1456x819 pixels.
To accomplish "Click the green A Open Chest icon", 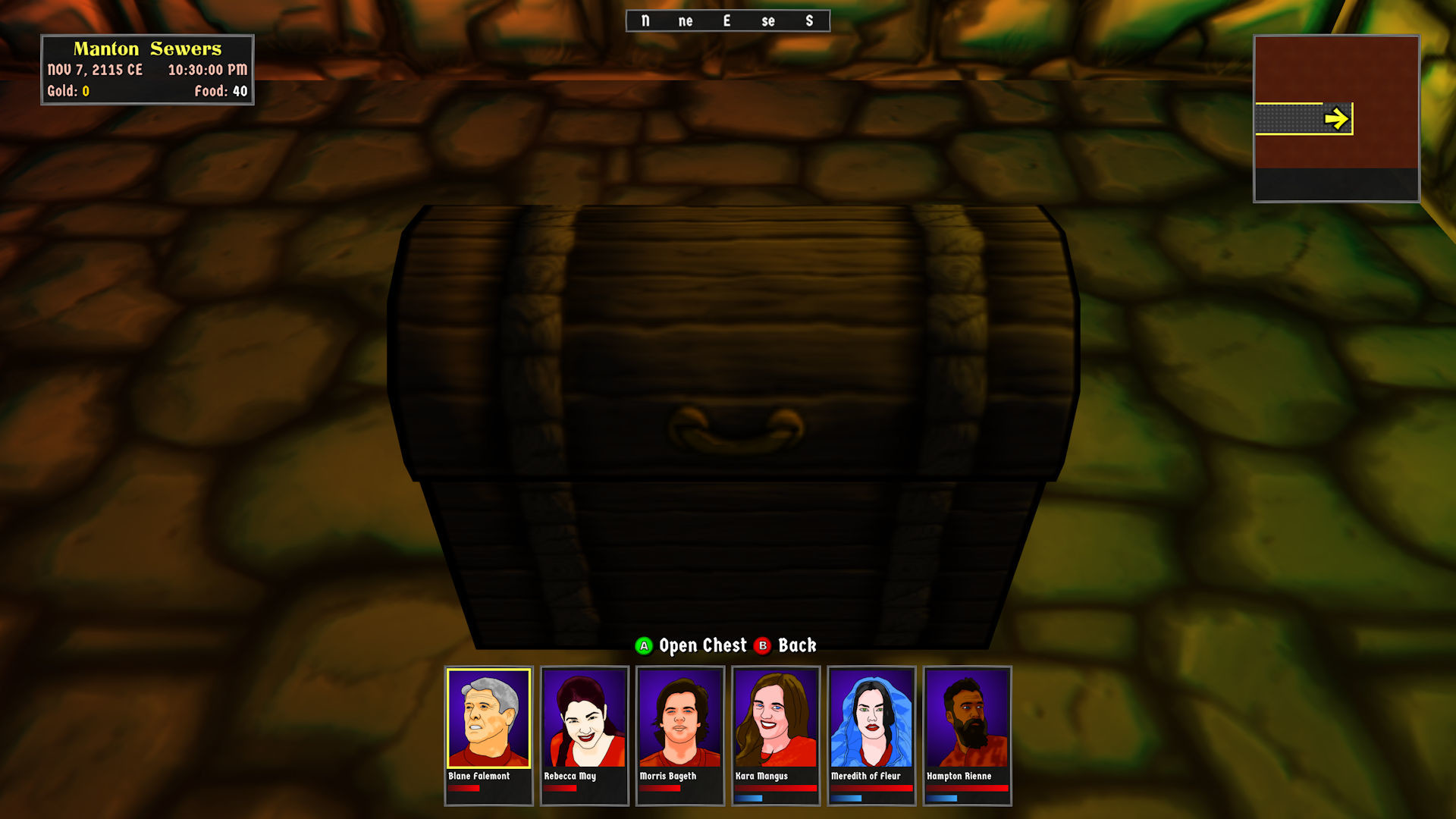I will point(643,645).
